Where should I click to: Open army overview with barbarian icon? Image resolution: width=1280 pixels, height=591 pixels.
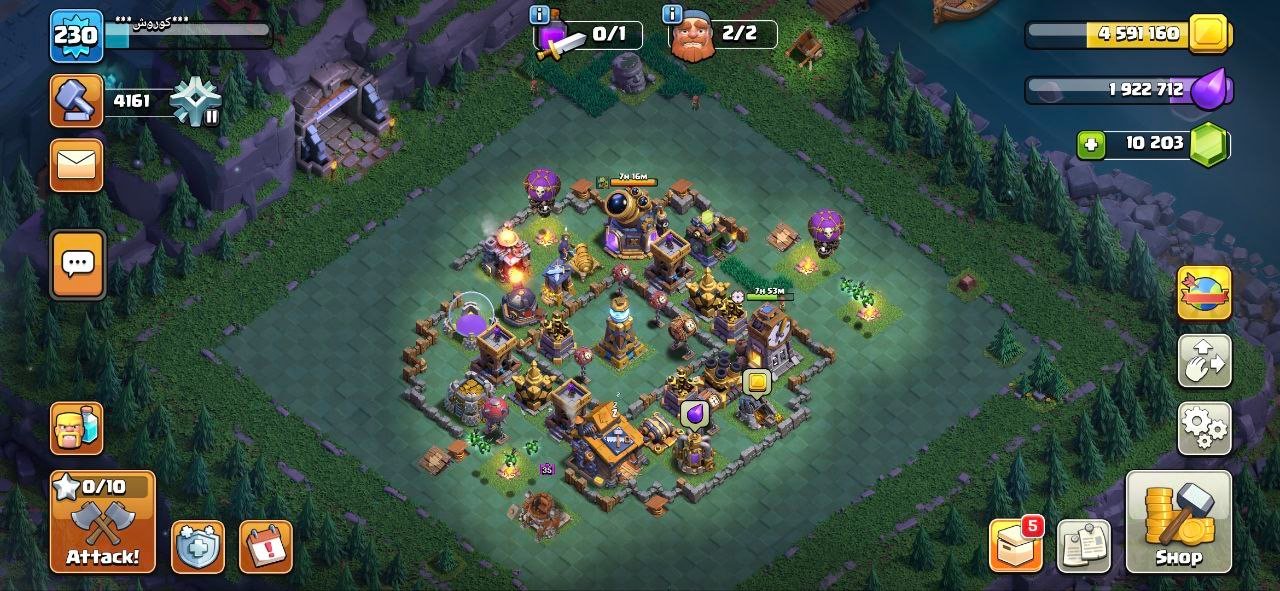[x=77, y=427]
